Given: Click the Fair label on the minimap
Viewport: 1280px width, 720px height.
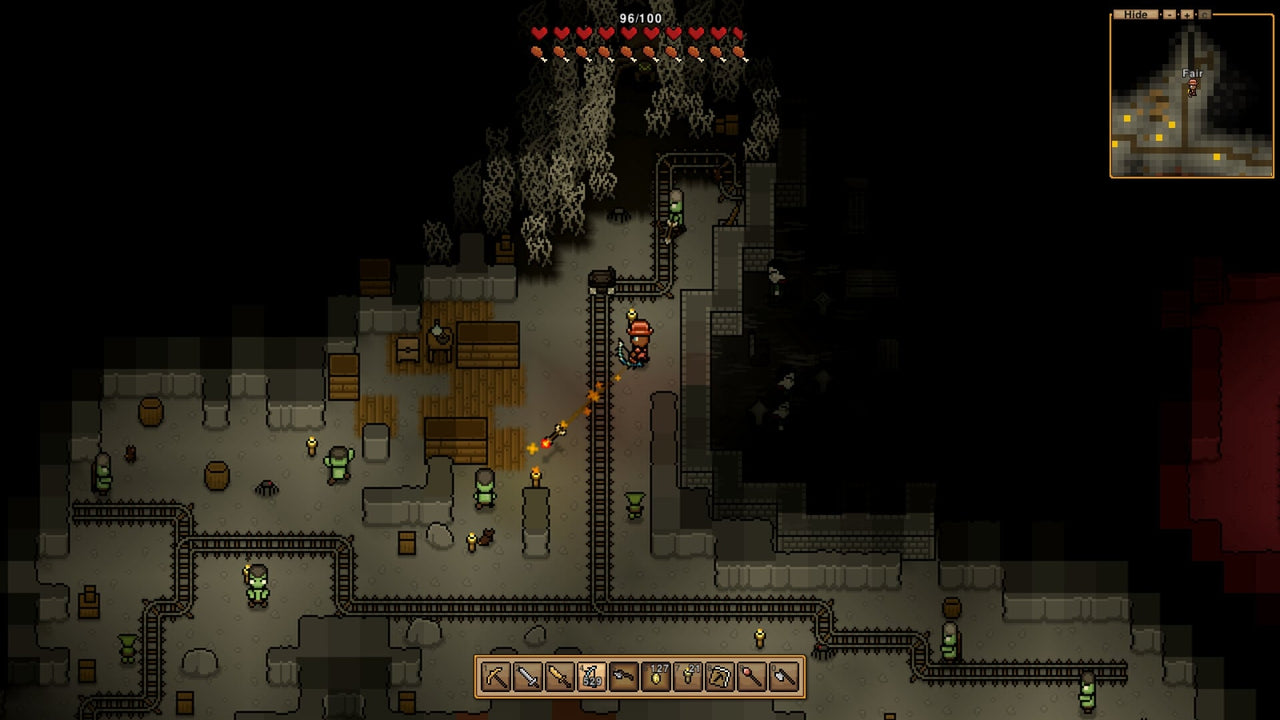Looking at the screenshot, I should tap(1191, 73).
